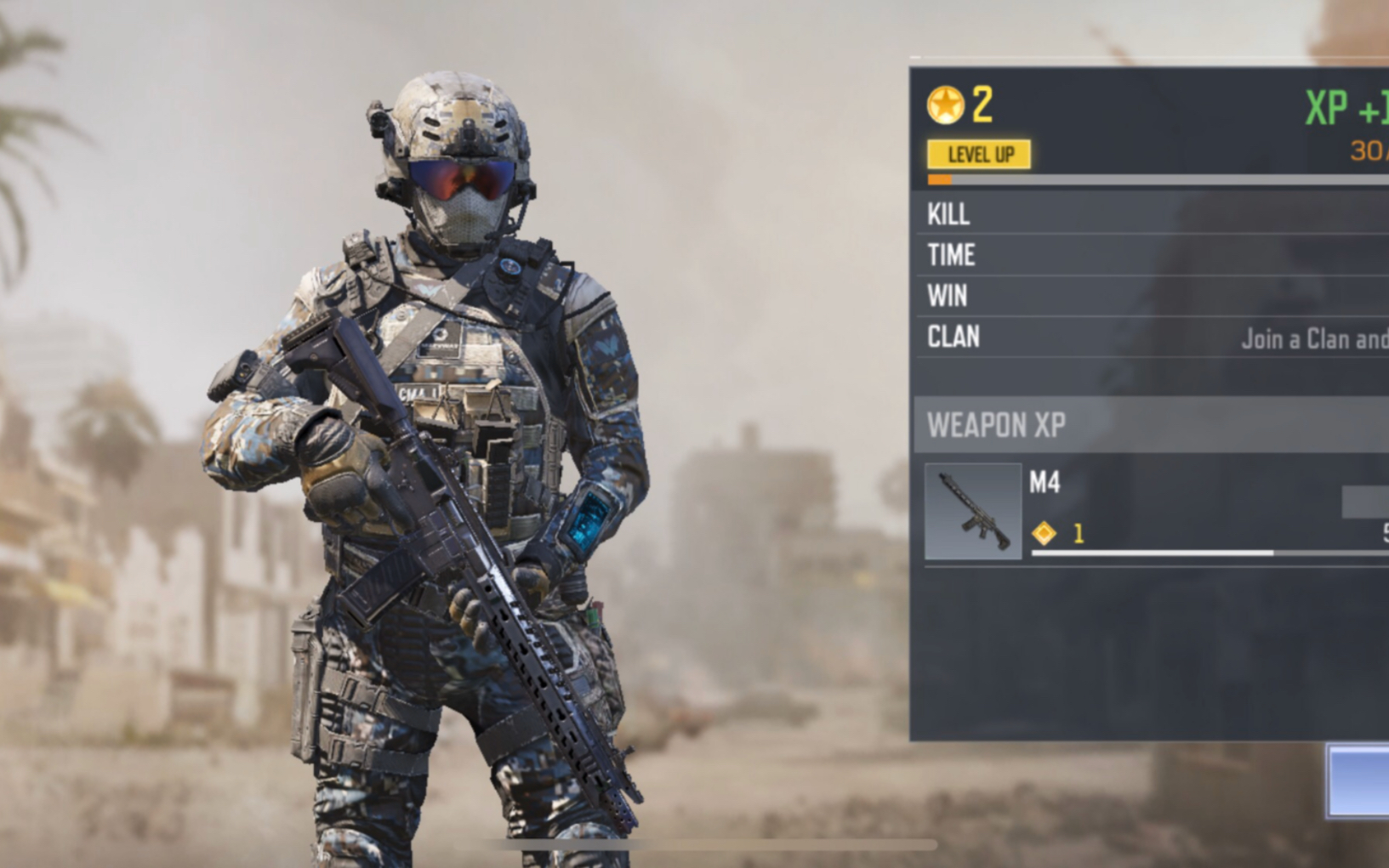
Task: Click the yellow LEVEL UP badge
Action: 979,155
